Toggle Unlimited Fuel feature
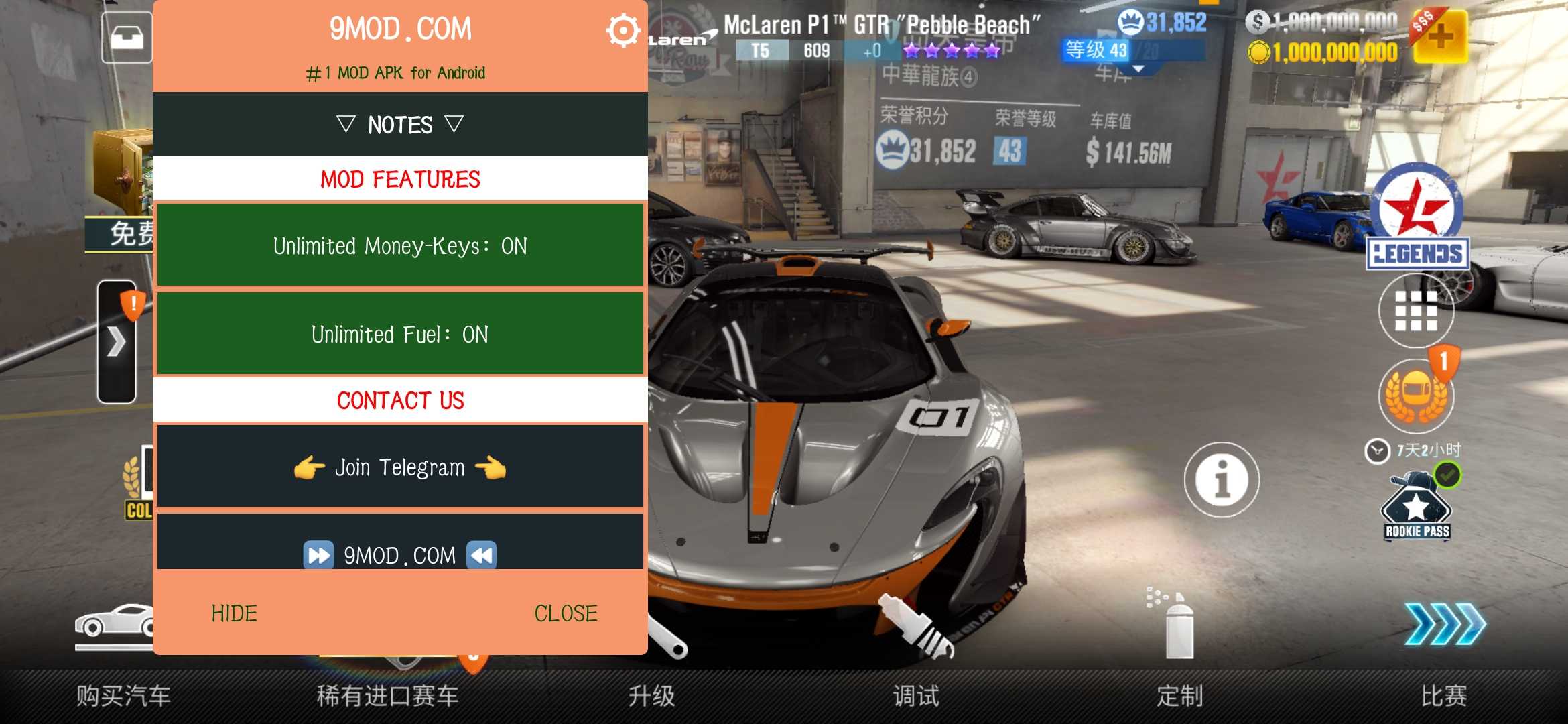The width and height of the screenshot is (1568, 724). [x=400, y=334]
